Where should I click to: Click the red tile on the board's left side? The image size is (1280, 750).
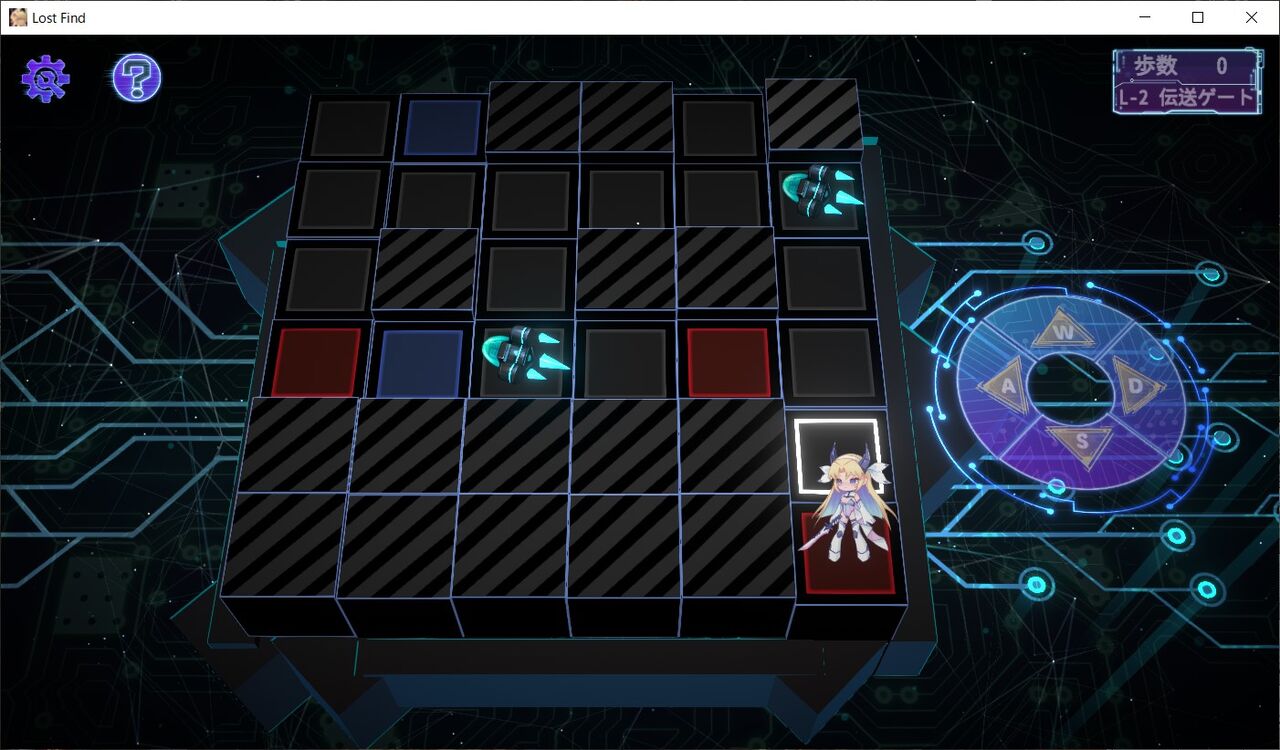pos(315,360)
